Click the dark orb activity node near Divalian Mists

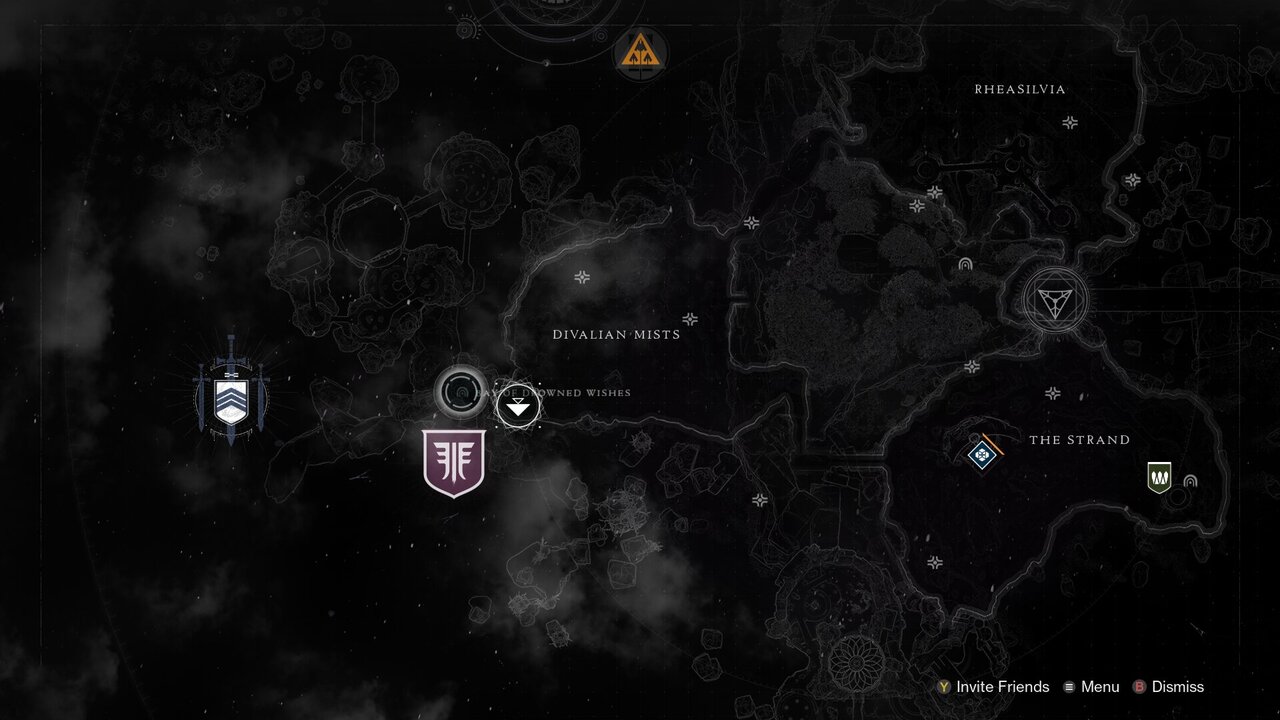461,392
